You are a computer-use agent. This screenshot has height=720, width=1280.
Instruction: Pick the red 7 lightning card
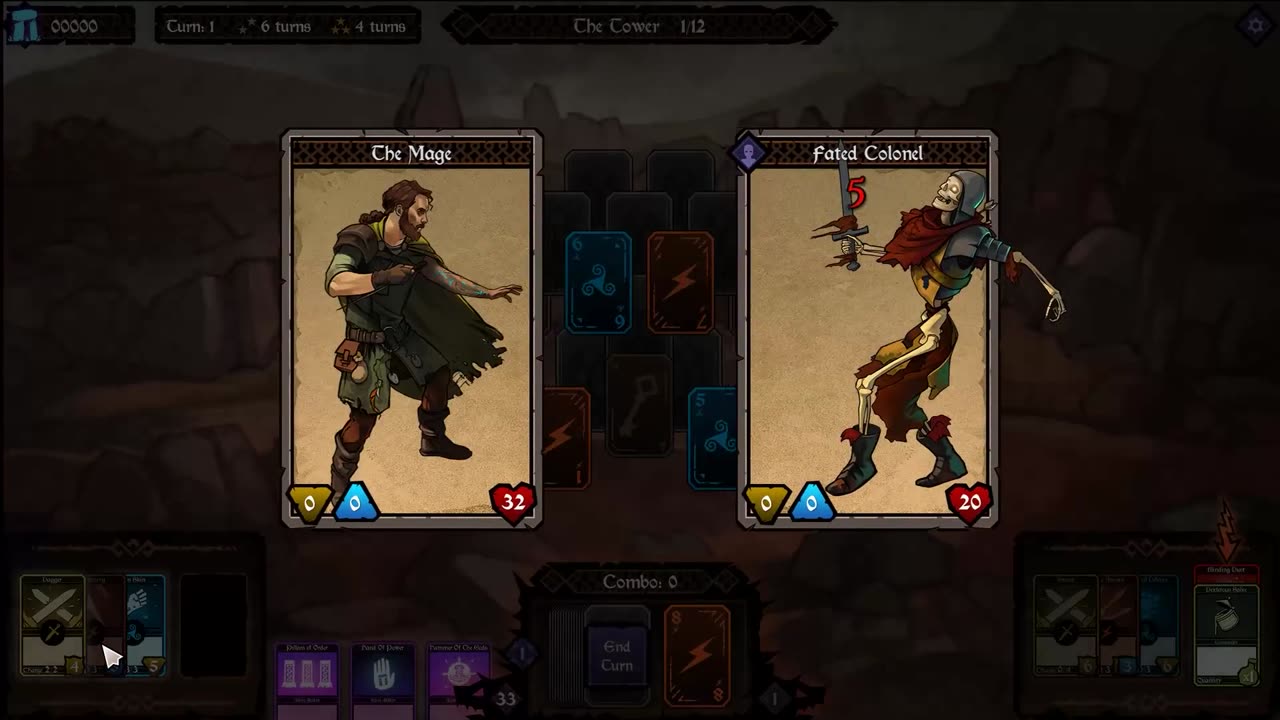(x=680, y=282)
